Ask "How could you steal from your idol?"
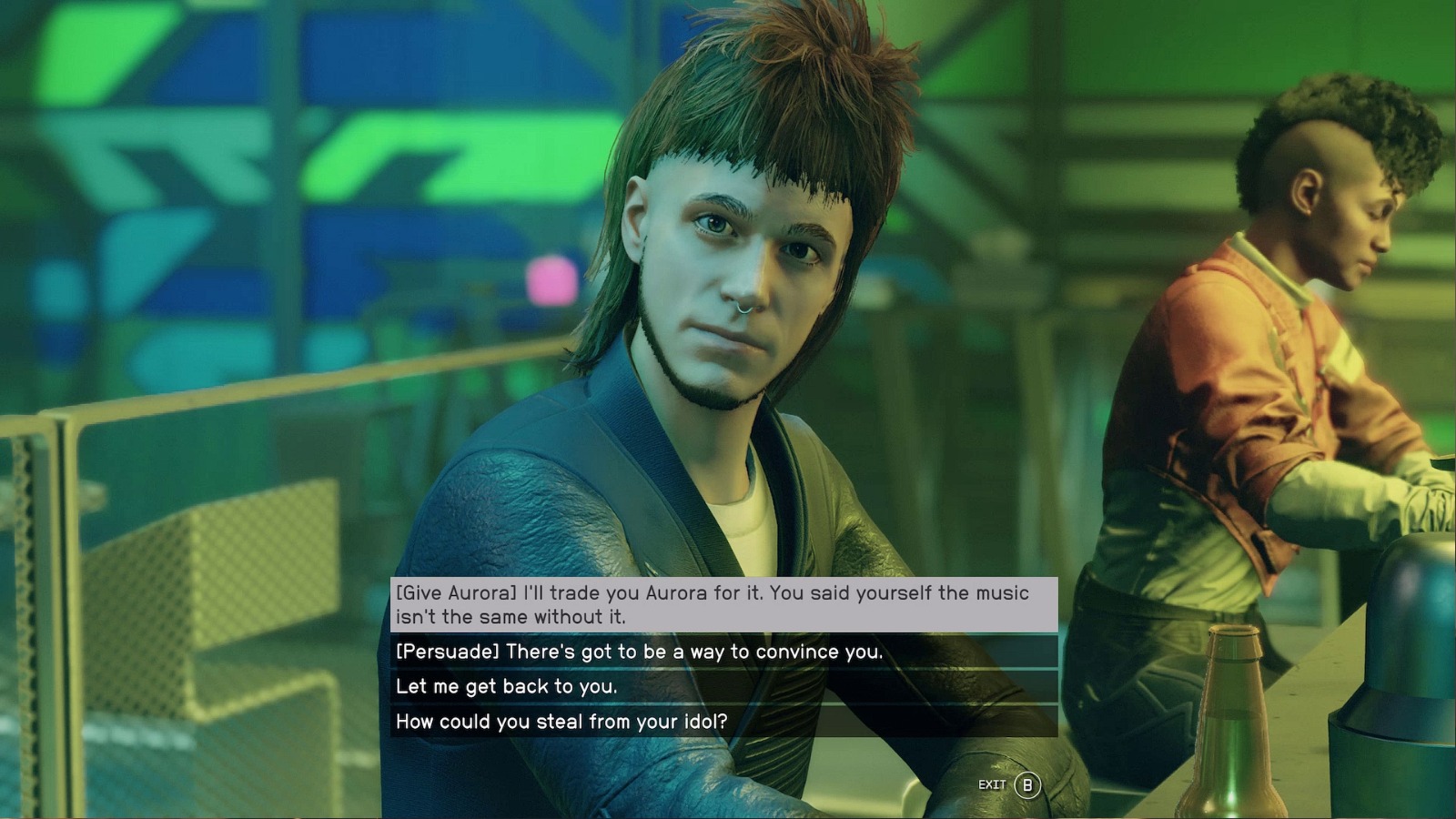The width and height of the screenshot is (1456, 819). coord(723,722)
